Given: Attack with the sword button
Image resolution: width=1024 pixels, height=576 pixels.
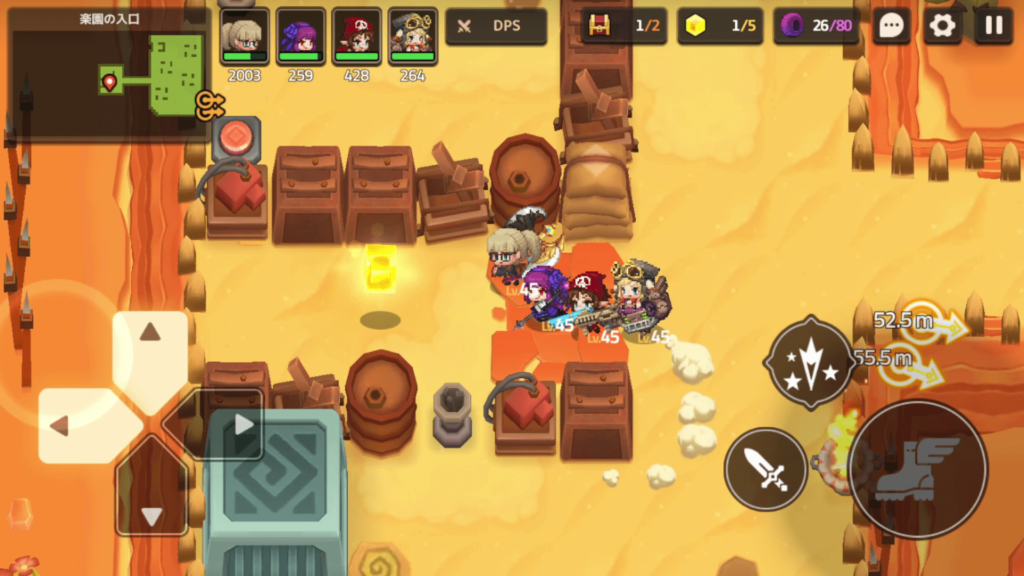Looking at the screenshot, I should [765, 468].
